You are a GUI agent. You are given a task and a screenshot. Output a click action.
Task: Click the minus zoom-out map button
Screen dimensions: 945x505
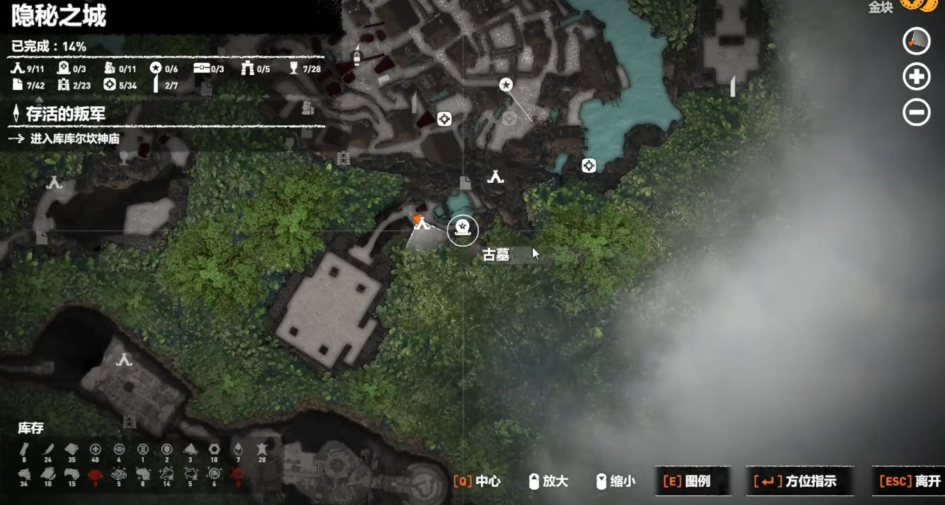coord(916,112)
